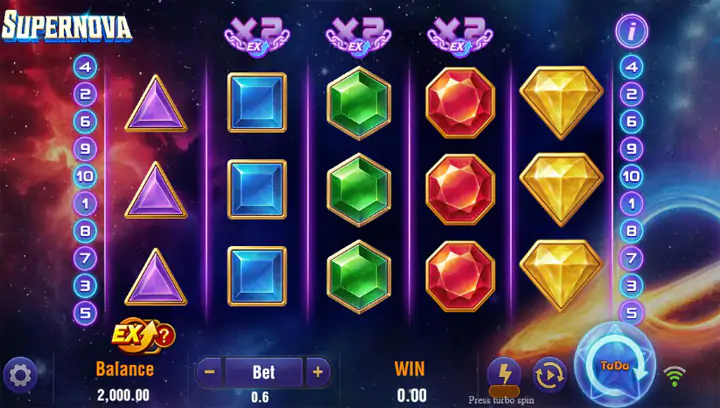Spin the reels with the TaDa button
This screenshot has height=408, width=720.
click(x=614, y=366)
